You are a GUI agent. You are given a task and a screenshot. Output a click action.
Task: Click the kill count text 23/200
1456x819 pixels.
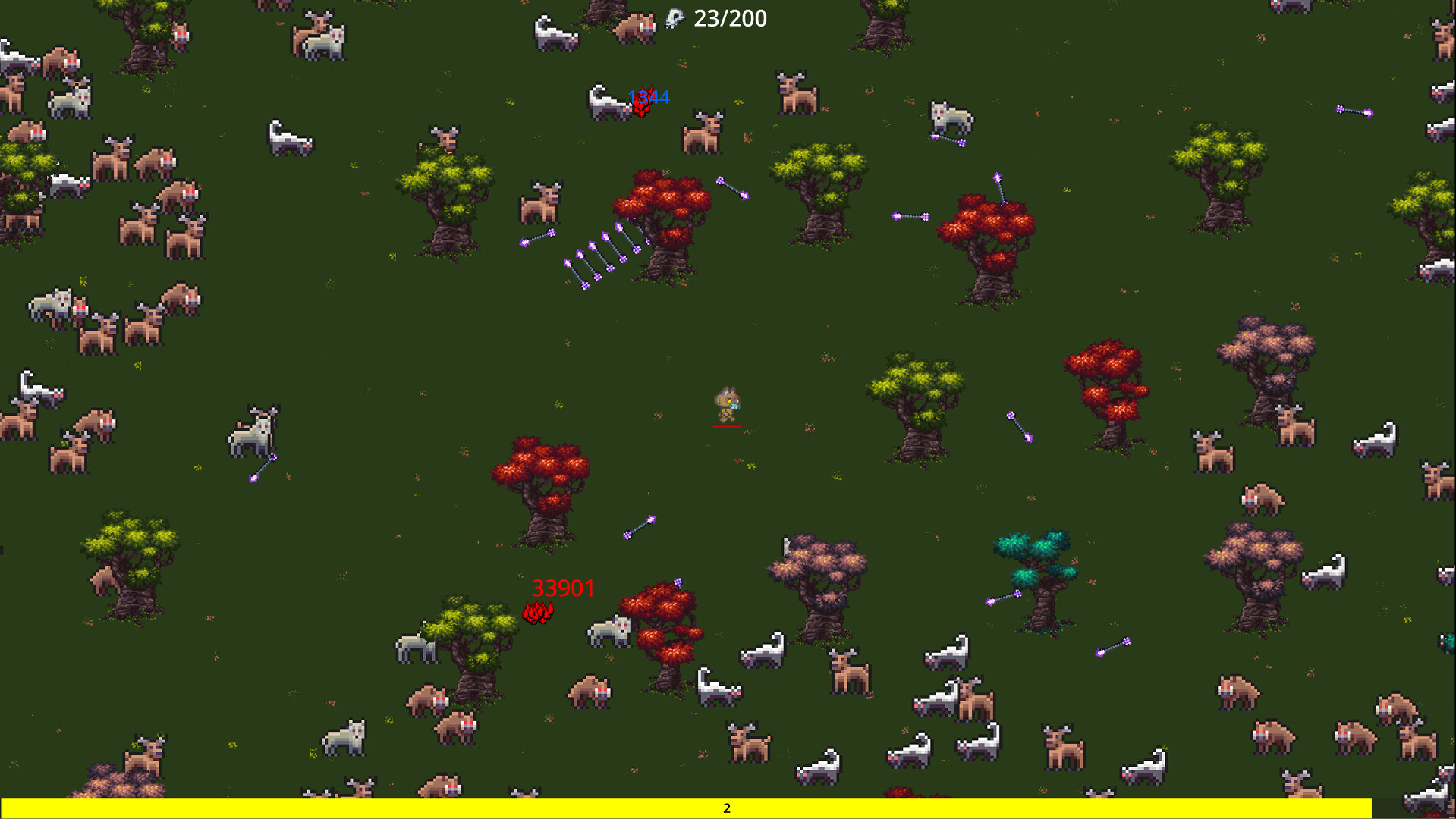click(x=731, y=18)
